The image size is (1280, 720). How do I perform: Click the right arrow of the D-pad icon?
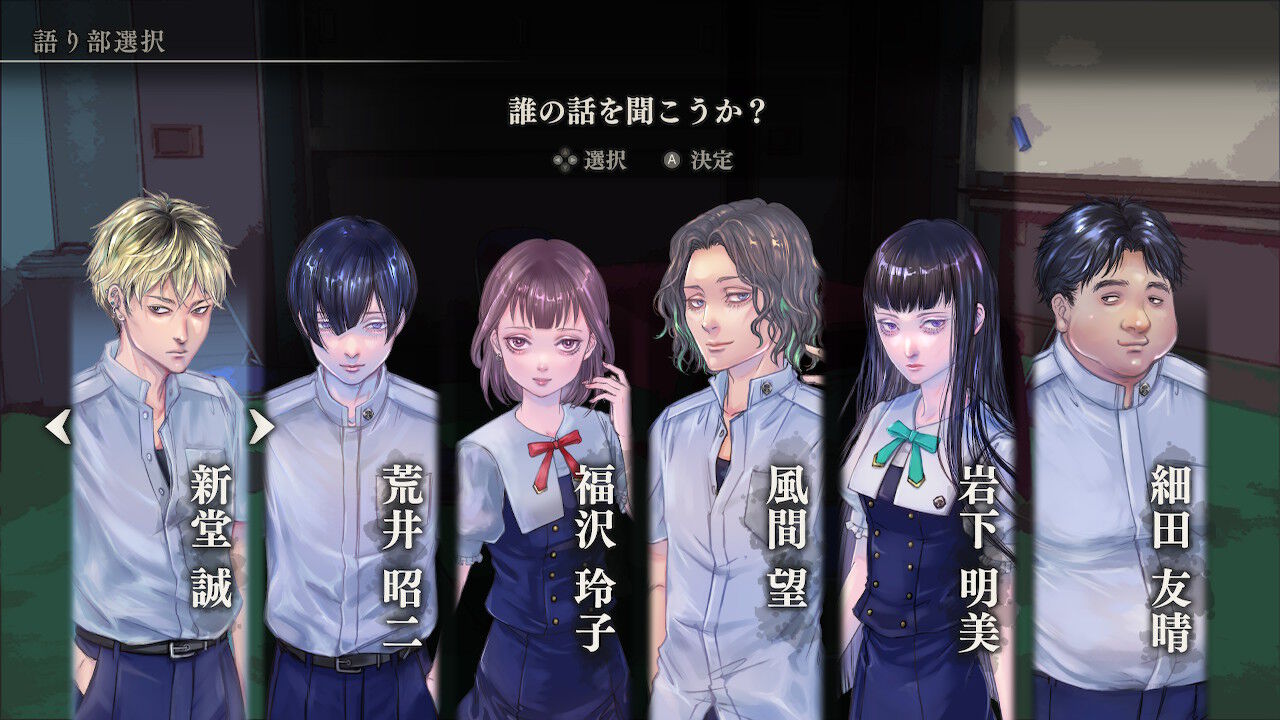point(572,160)
